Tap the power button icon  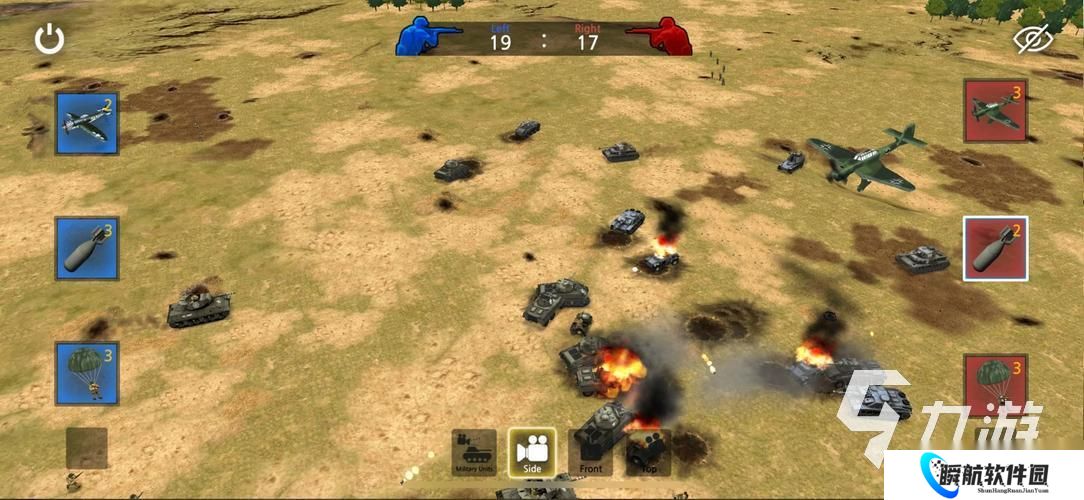click(x=50, y=39)
